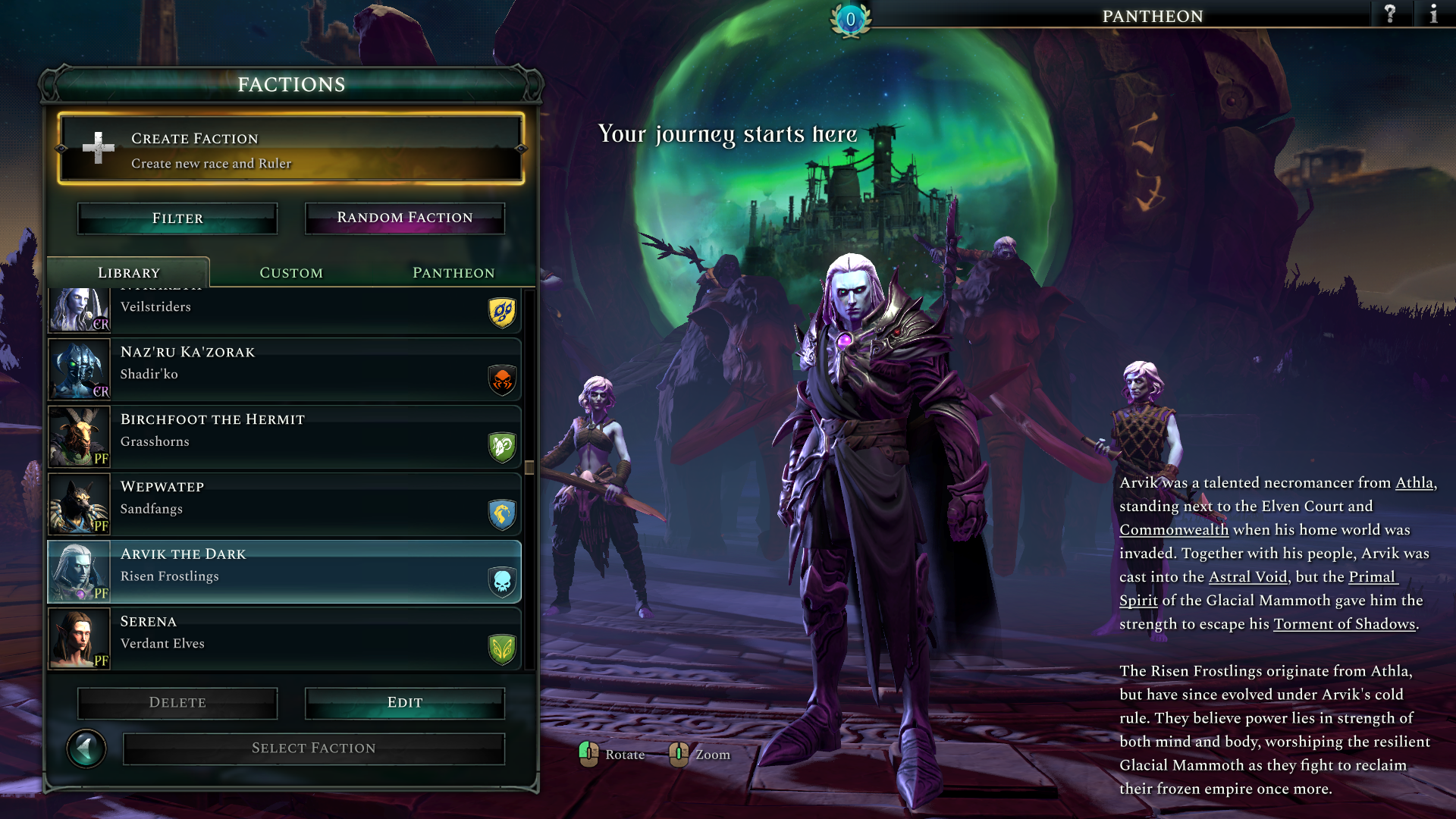
Task: Select Naz'ru Ka'zorak of the Shadir'ko
Action: click(x=284, y=369)
